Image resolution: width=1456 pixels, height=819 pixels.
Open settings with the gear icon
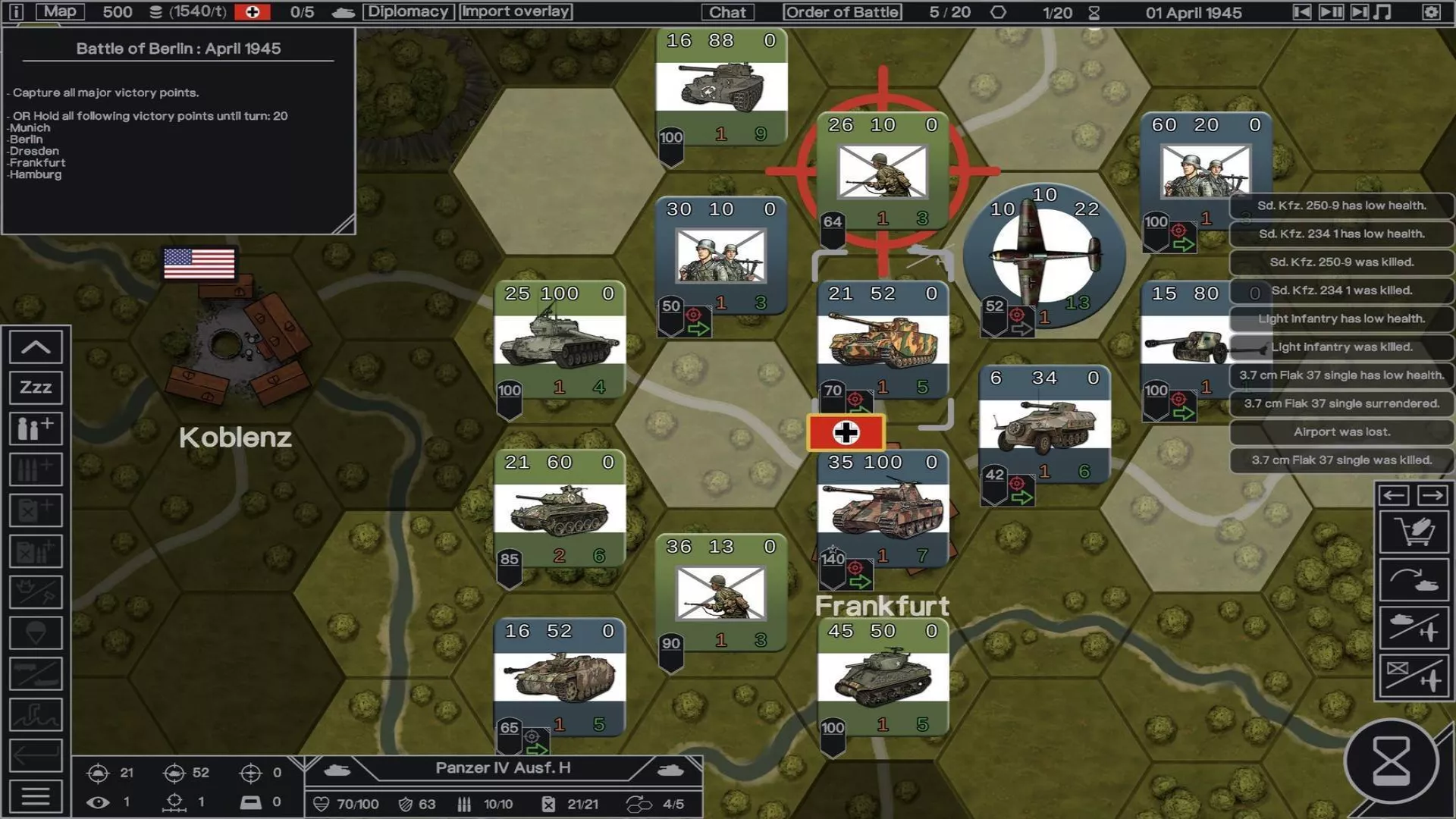[x=1431, y=12]
